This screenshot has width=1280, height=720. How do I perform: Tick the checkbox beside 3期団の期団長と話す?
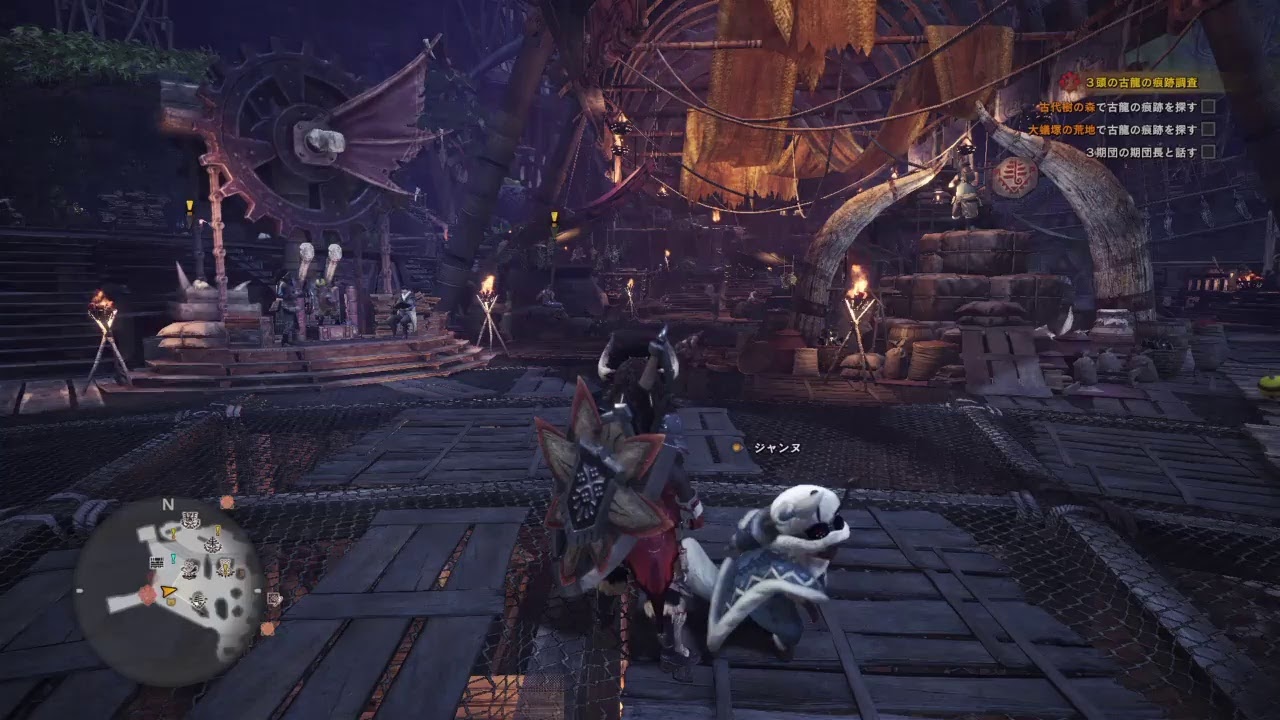1208,152
